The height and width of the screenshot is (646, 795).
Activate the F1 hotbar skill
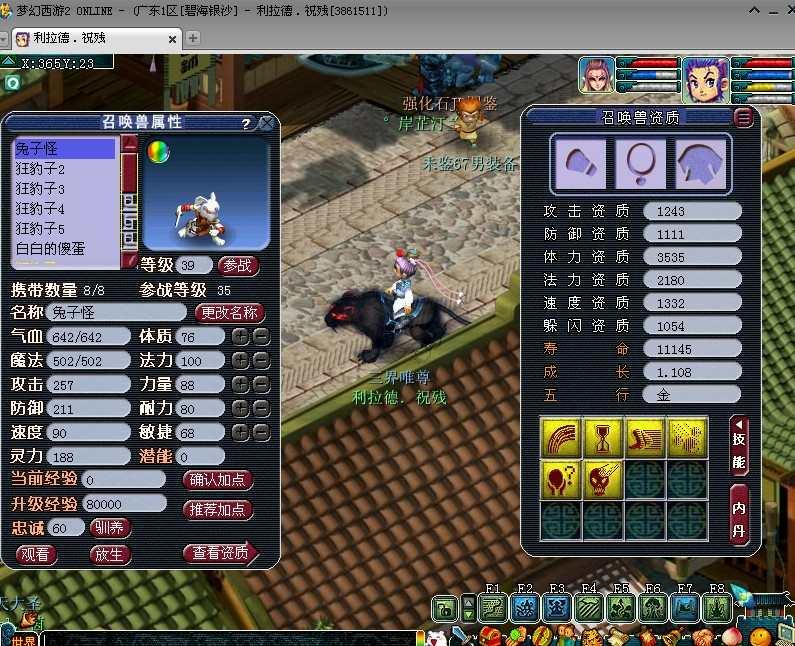point(492,607)
